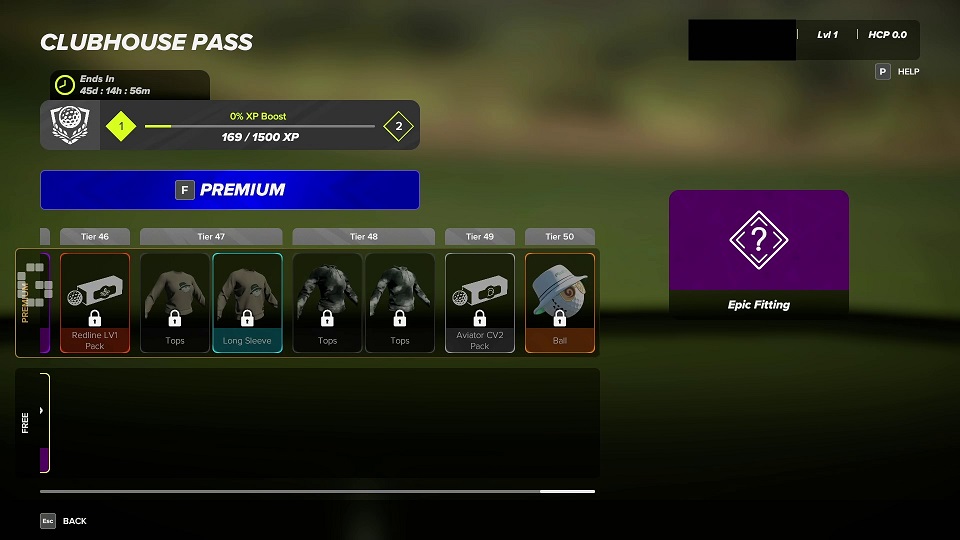Choose the Tops reward under Tier 47
Image resolution: width=960 pixels, height=540 pixels.
(175, 302)
